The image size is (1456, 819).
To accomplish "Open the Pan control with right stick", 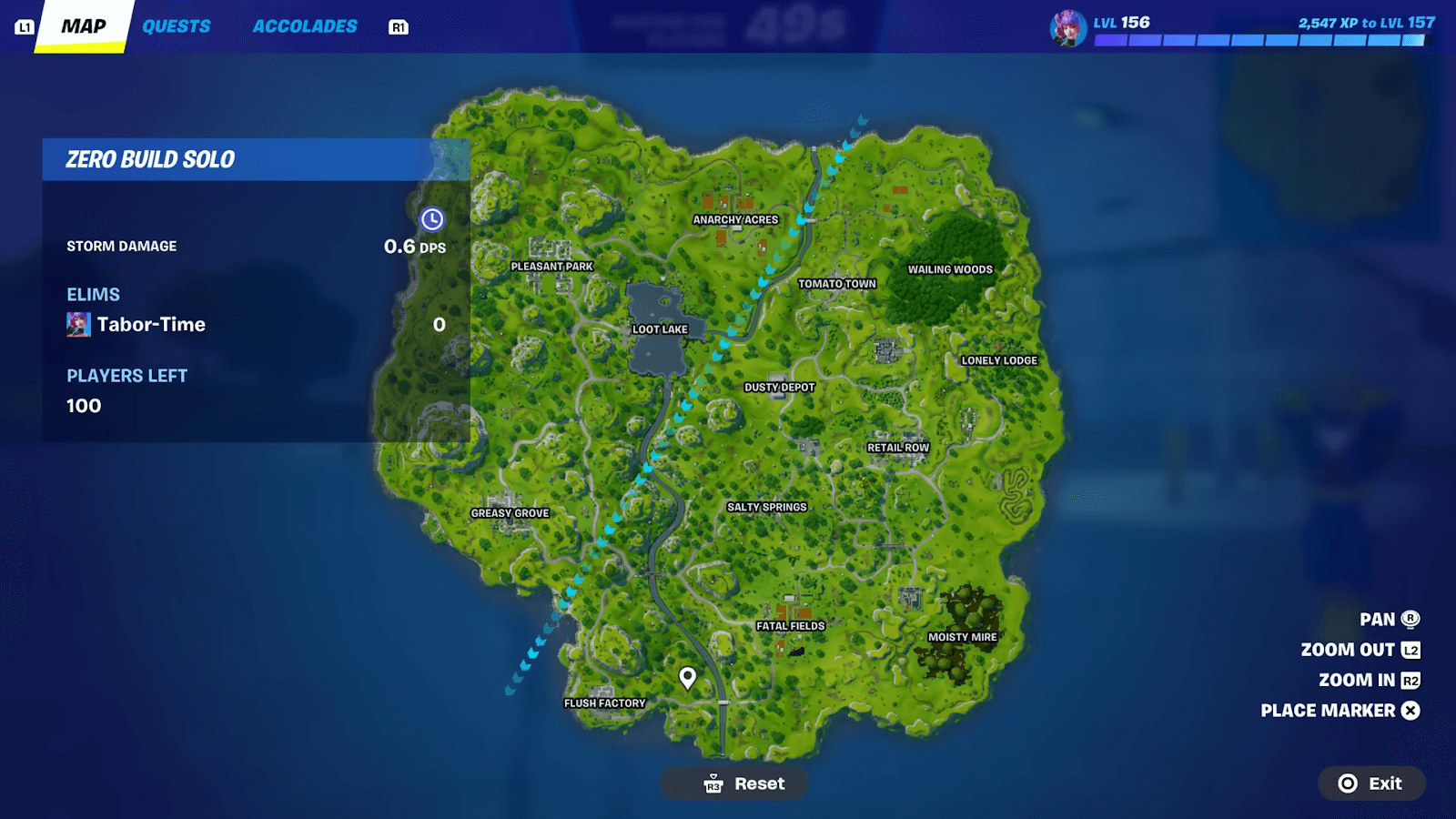I will coord(1377,619).
